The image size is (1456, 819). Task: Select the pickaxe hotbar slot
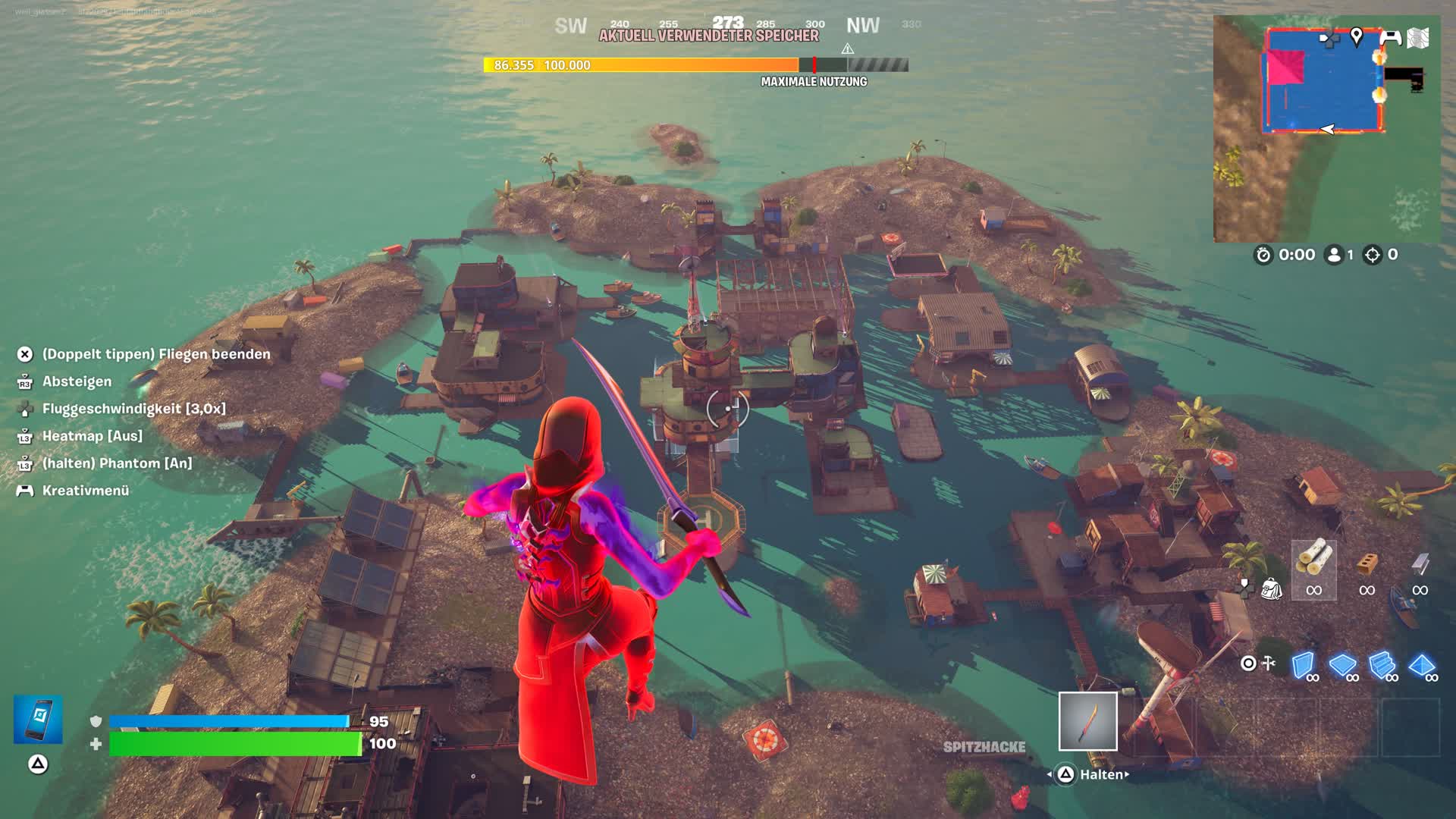pos(1087,721)
